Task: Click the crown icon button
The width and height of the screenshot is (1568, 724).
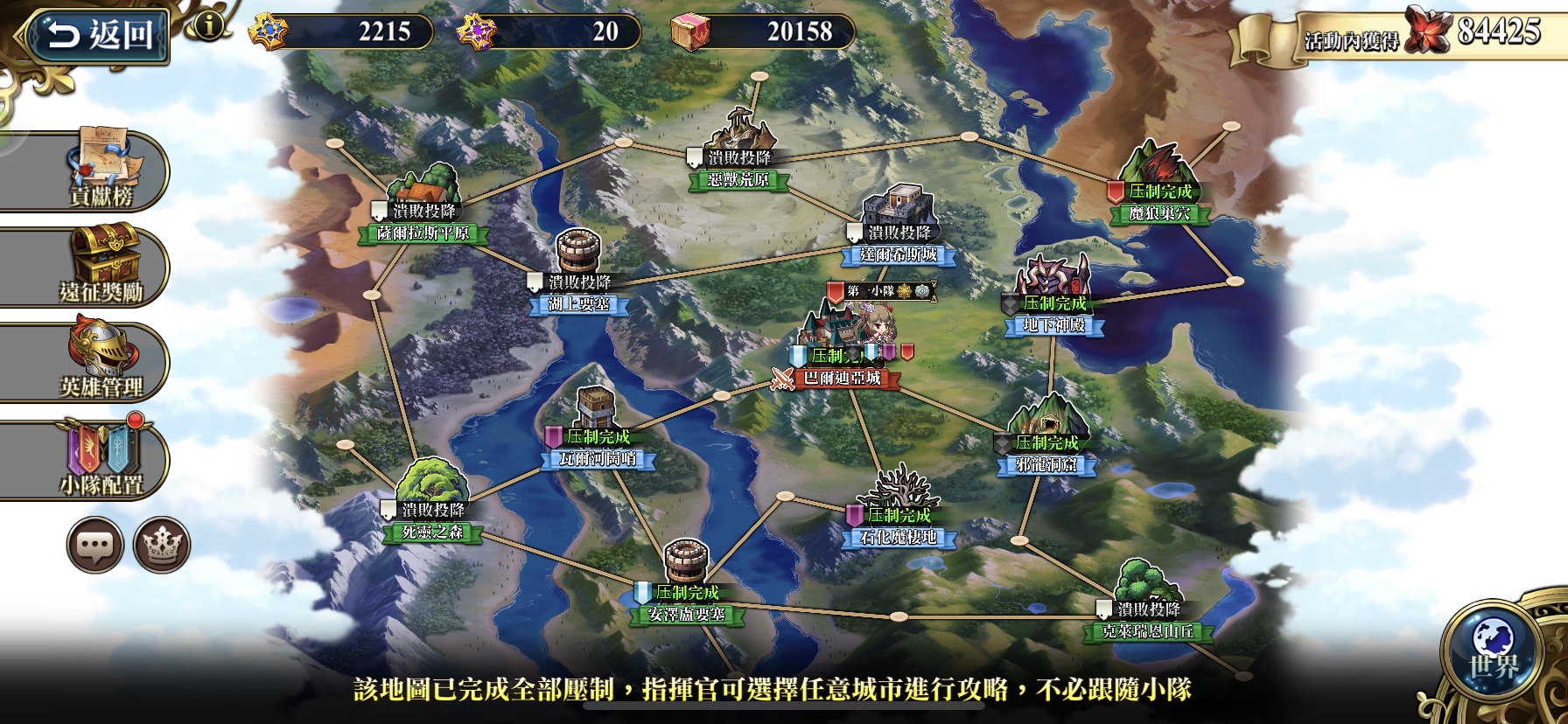Action: click(x=162, y=545)
